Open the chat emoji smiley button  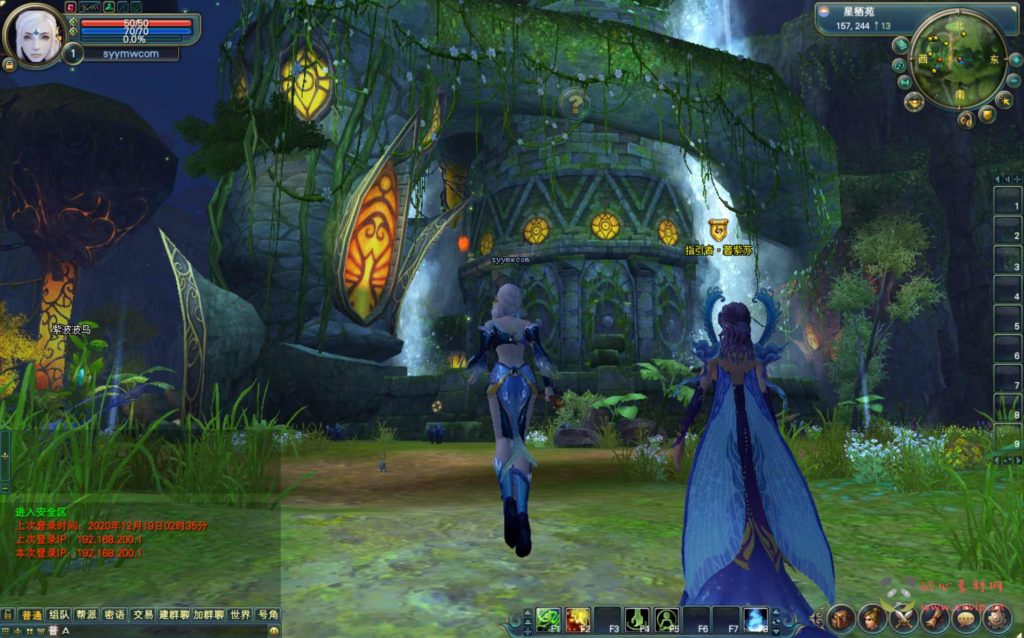[275, 631]
